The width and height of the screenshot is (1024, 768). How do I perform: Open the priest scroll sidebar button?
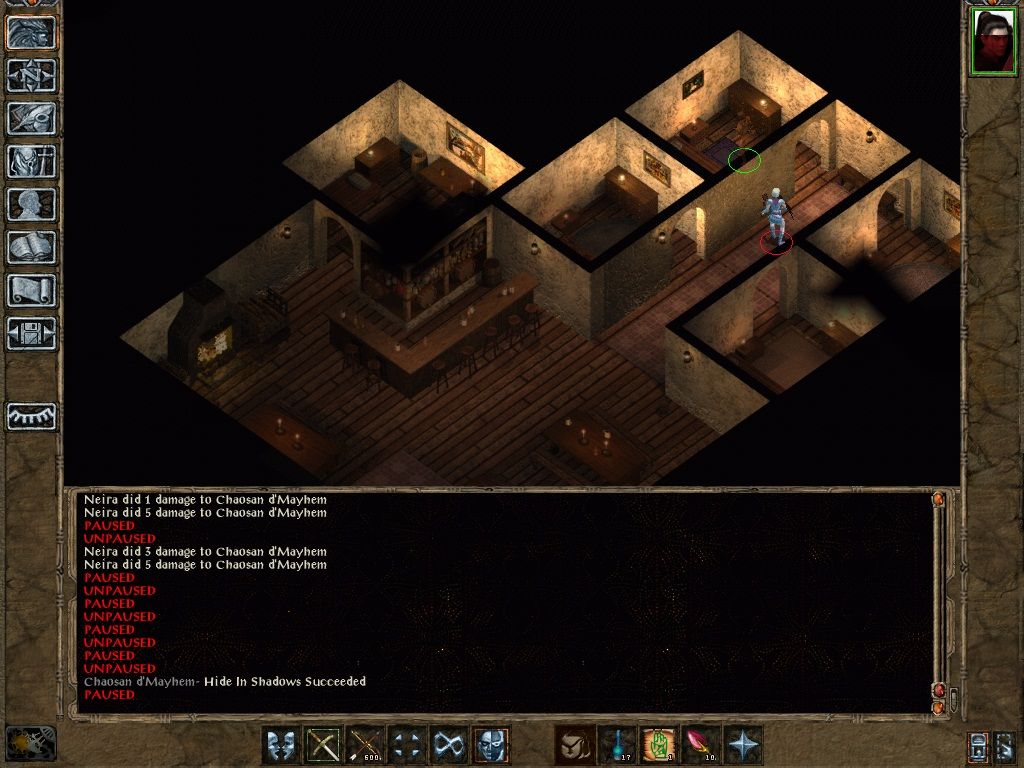tap(31, 290)
